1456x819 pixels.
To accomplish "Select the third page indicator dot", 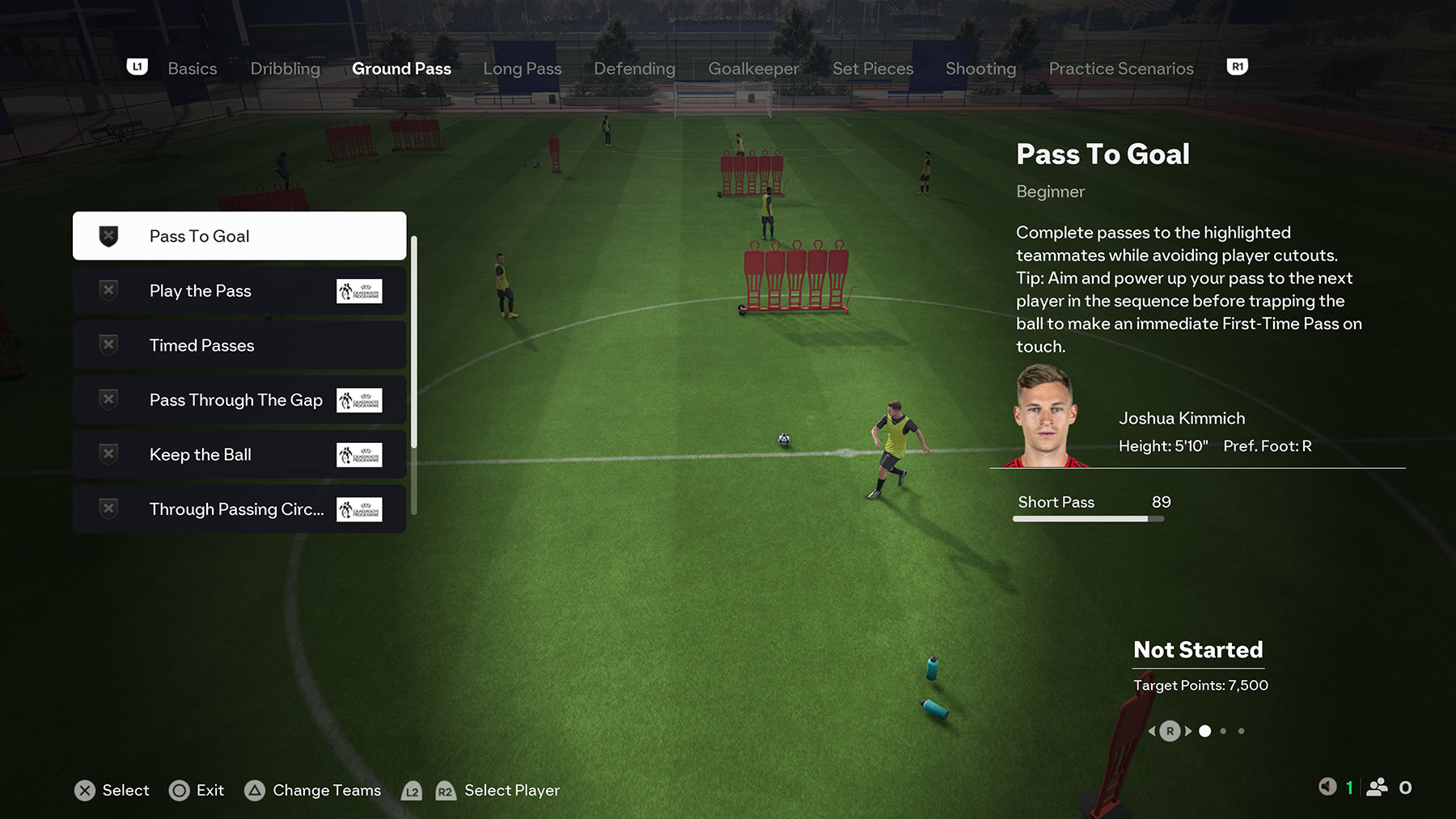I will [x=1242, y=731].
